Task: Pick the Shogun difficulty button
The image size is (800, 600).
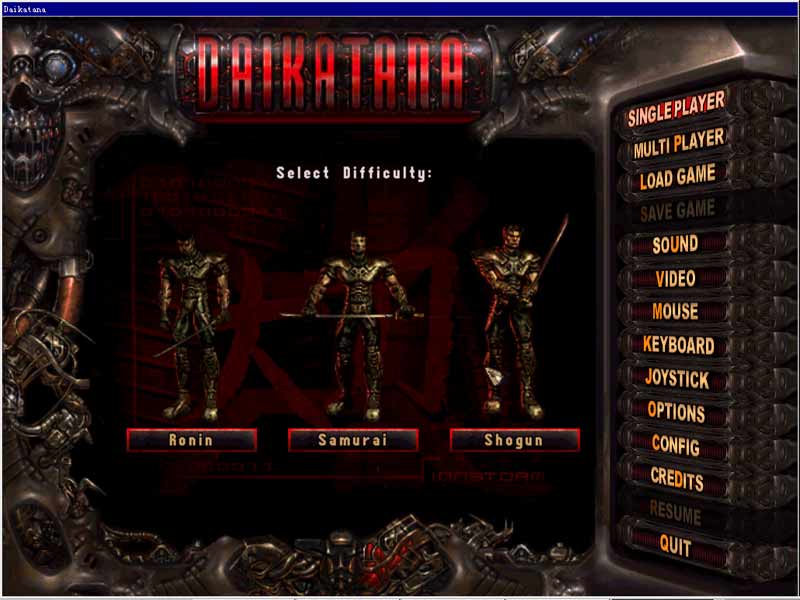Action: [x=514, y=440]
